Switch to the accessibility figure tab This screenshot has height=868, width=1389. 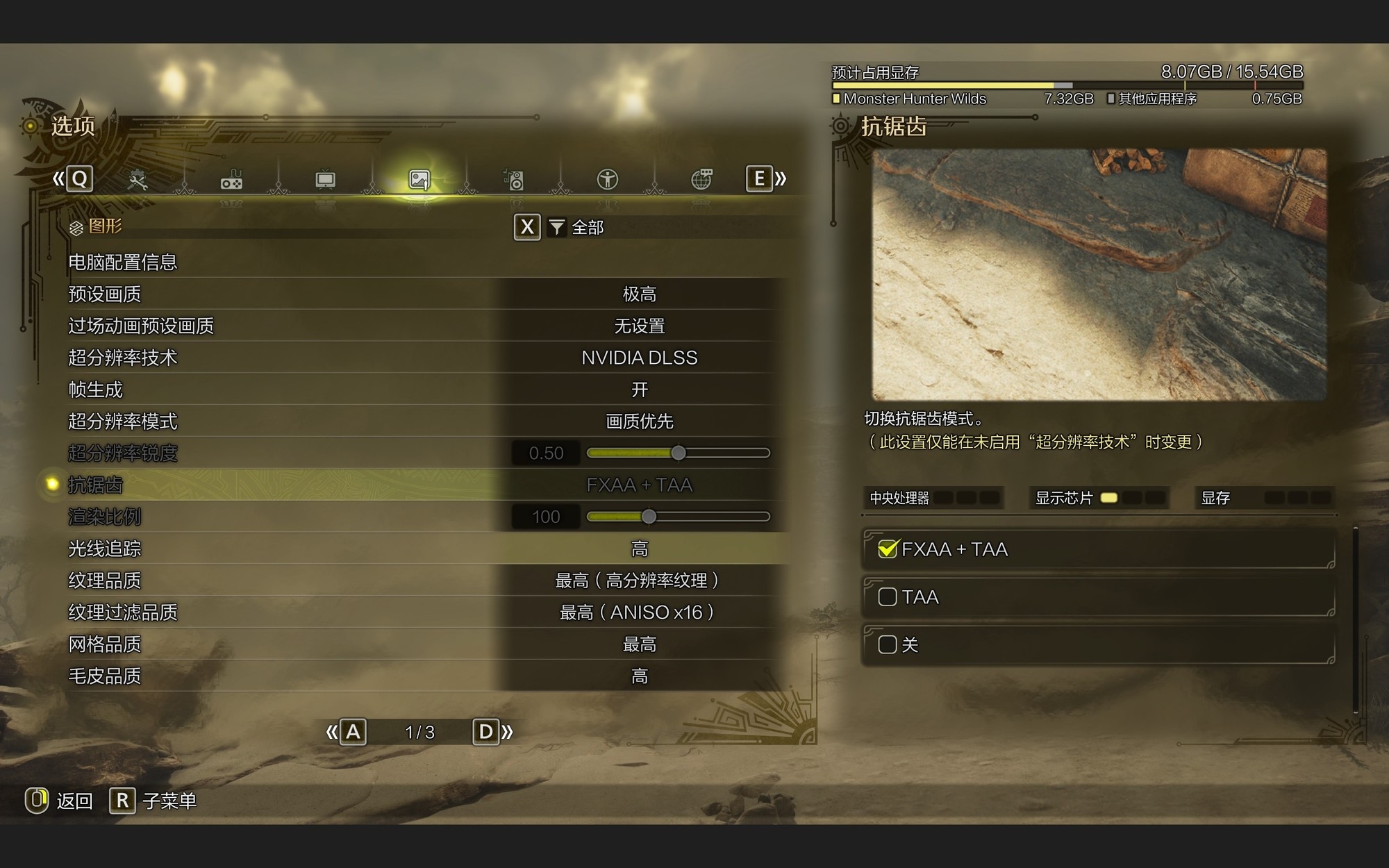(x=608, y=181)
